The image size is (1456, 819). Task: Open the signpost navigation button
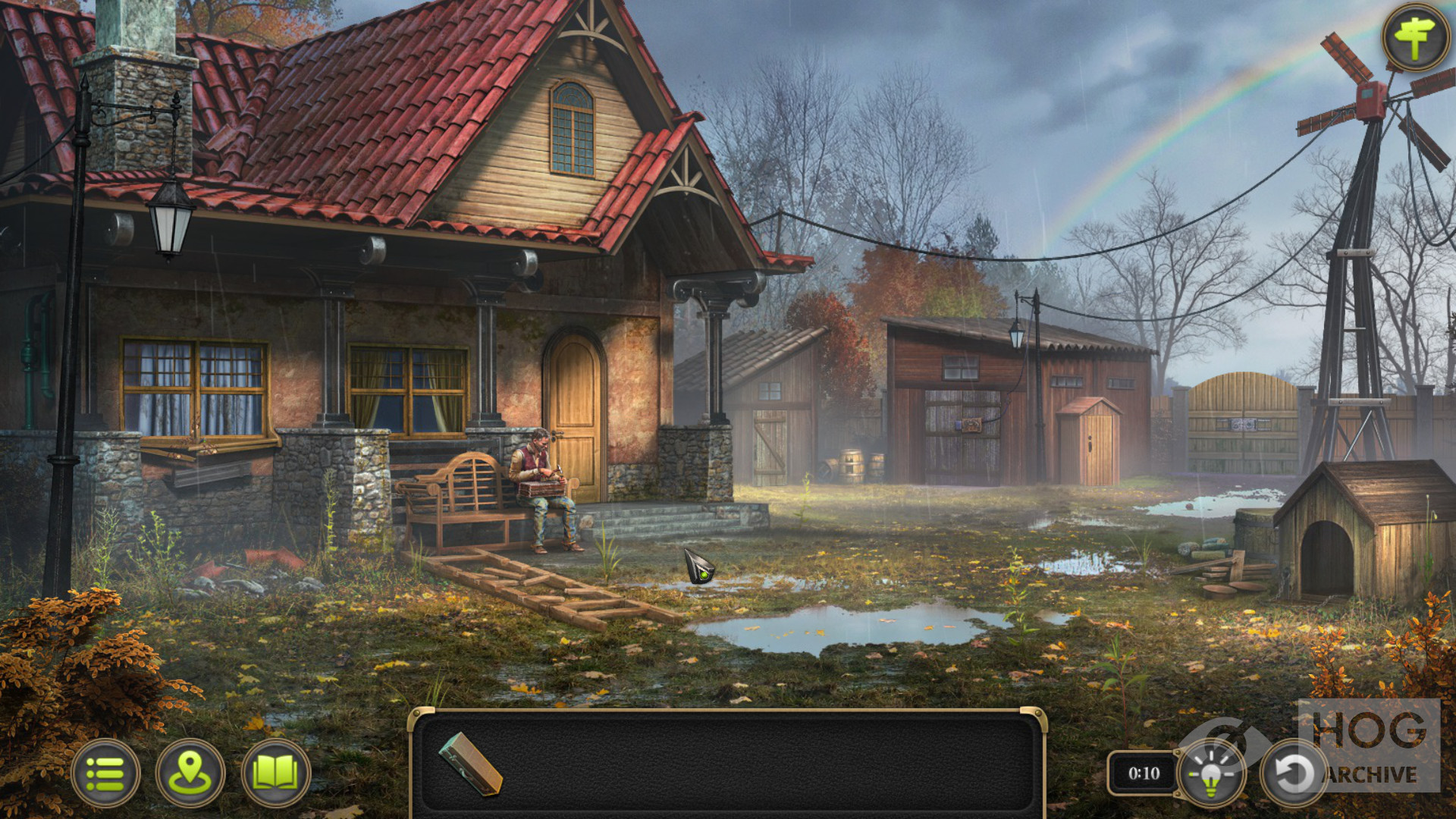click(1416, 37)
